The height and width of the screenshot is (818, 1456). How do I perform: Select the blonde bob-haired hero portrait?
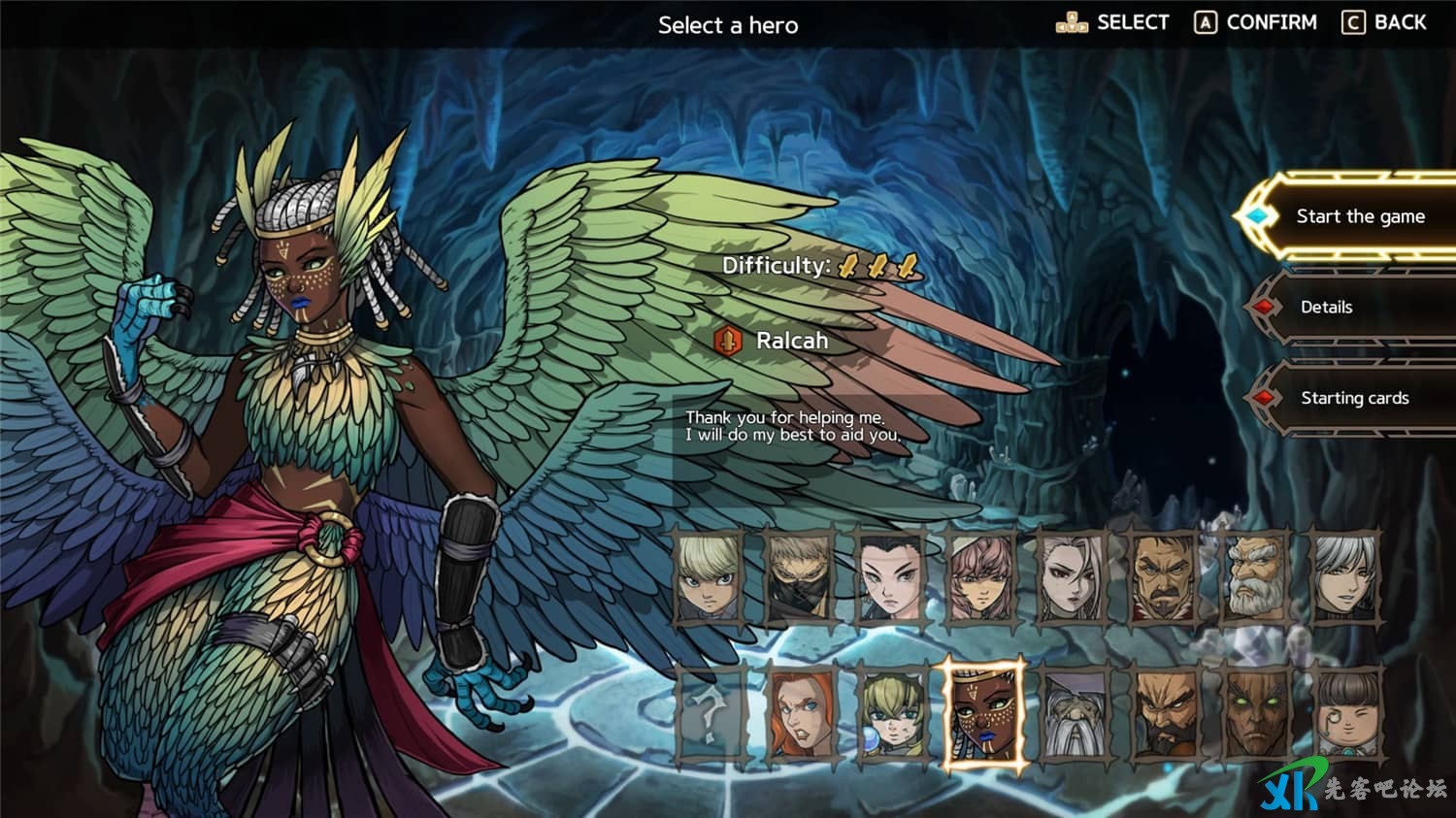point(709,577)
